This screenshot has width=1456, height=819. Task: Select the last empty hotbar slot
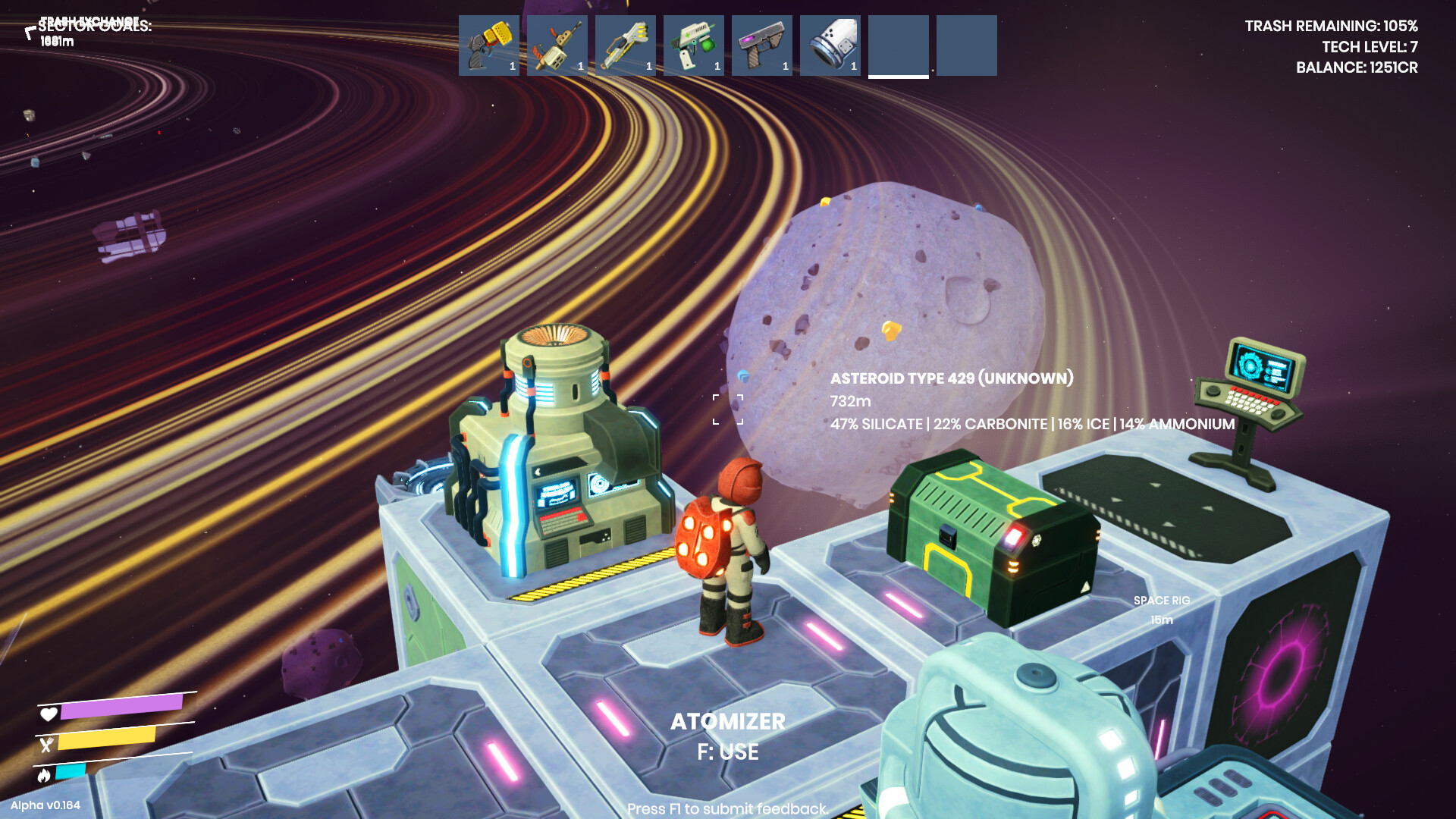click(966, 45)
